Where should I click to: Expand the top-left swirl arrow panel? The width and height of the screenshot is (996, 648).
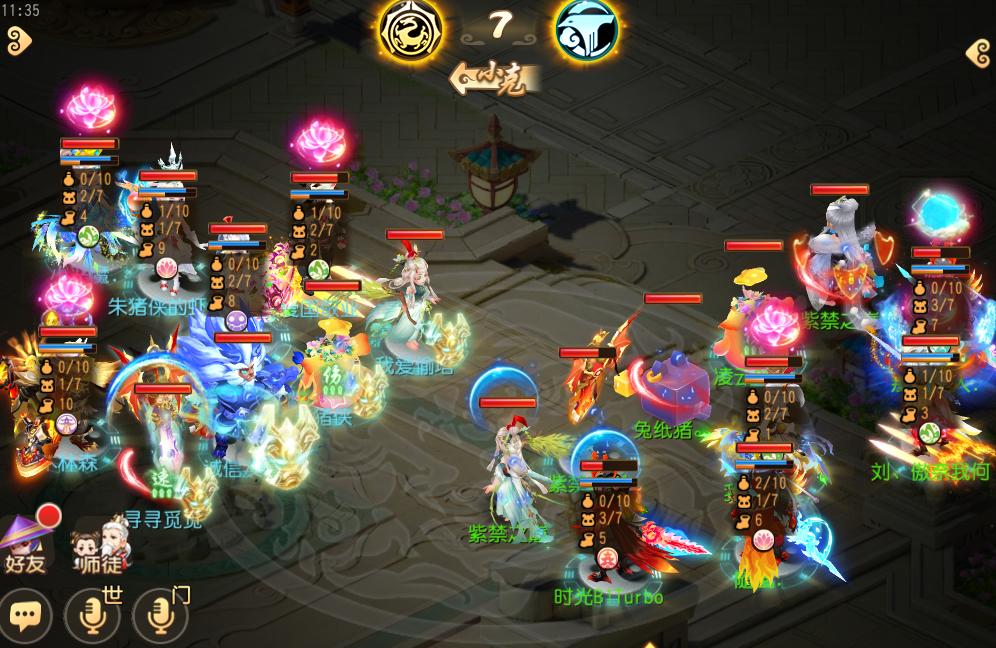tap(18, 41)
